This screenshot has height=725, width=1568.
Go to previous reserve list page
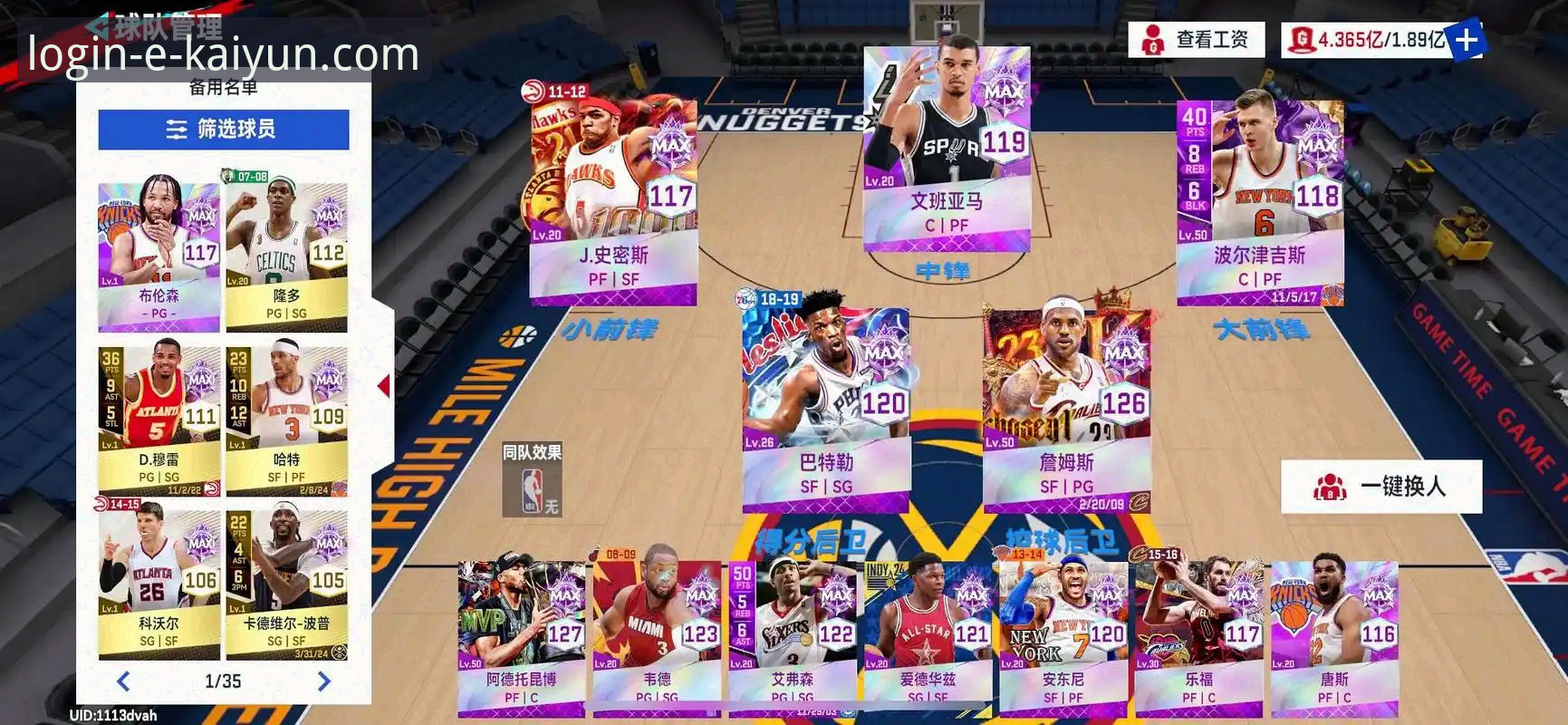pos(124,681)
